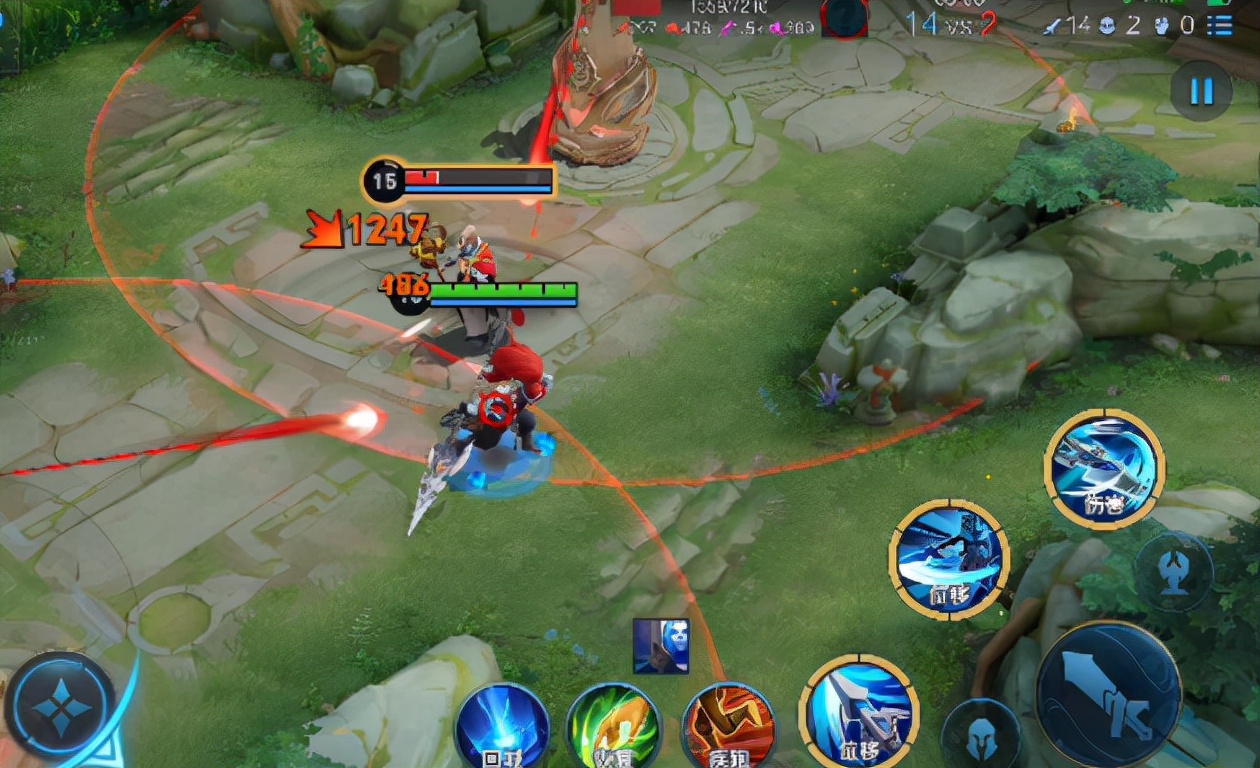The image size is (1260, 768).
Task: Cast the spear 位移 skill
Action: pos(859,711)
